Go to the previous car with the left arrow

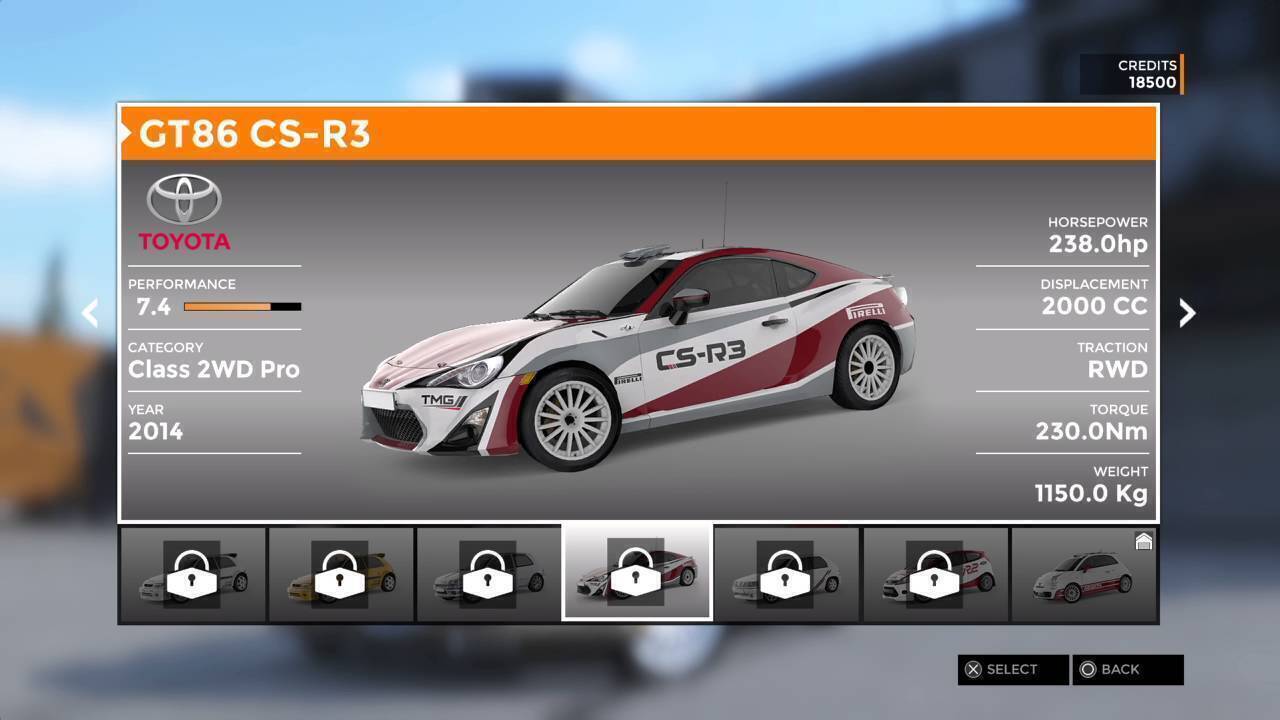(90, 313)
